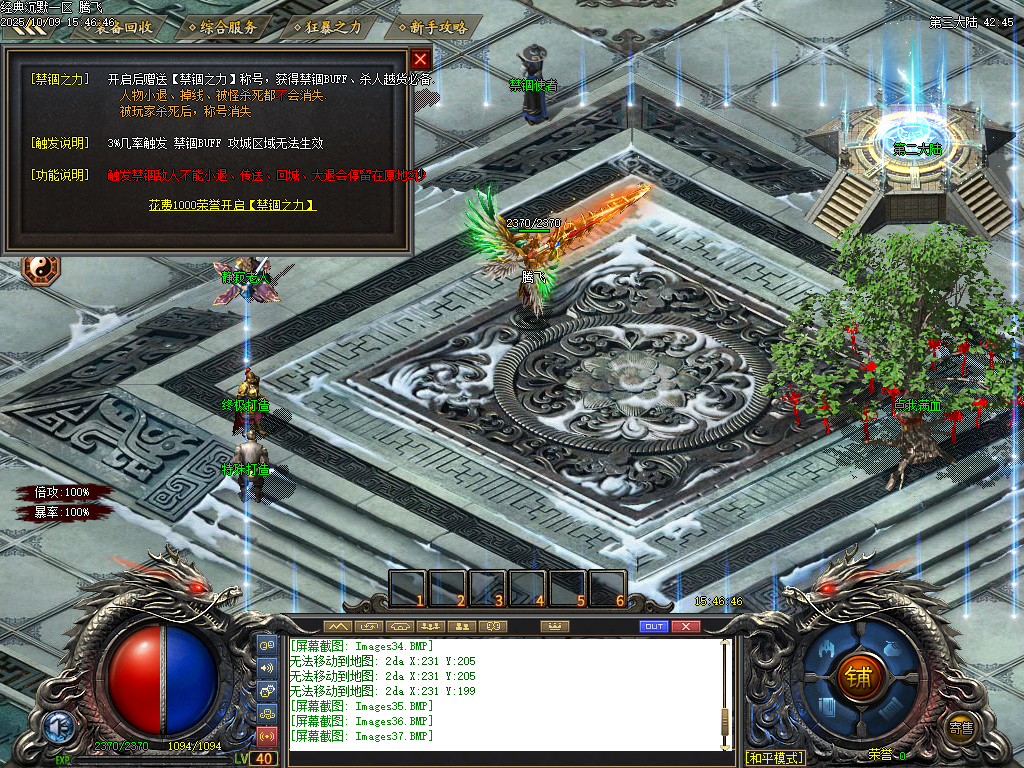Viewport: 1024px width, 768px height.
Task: Open the 新手攻略 guide
Action: click(x=431, y=27)
